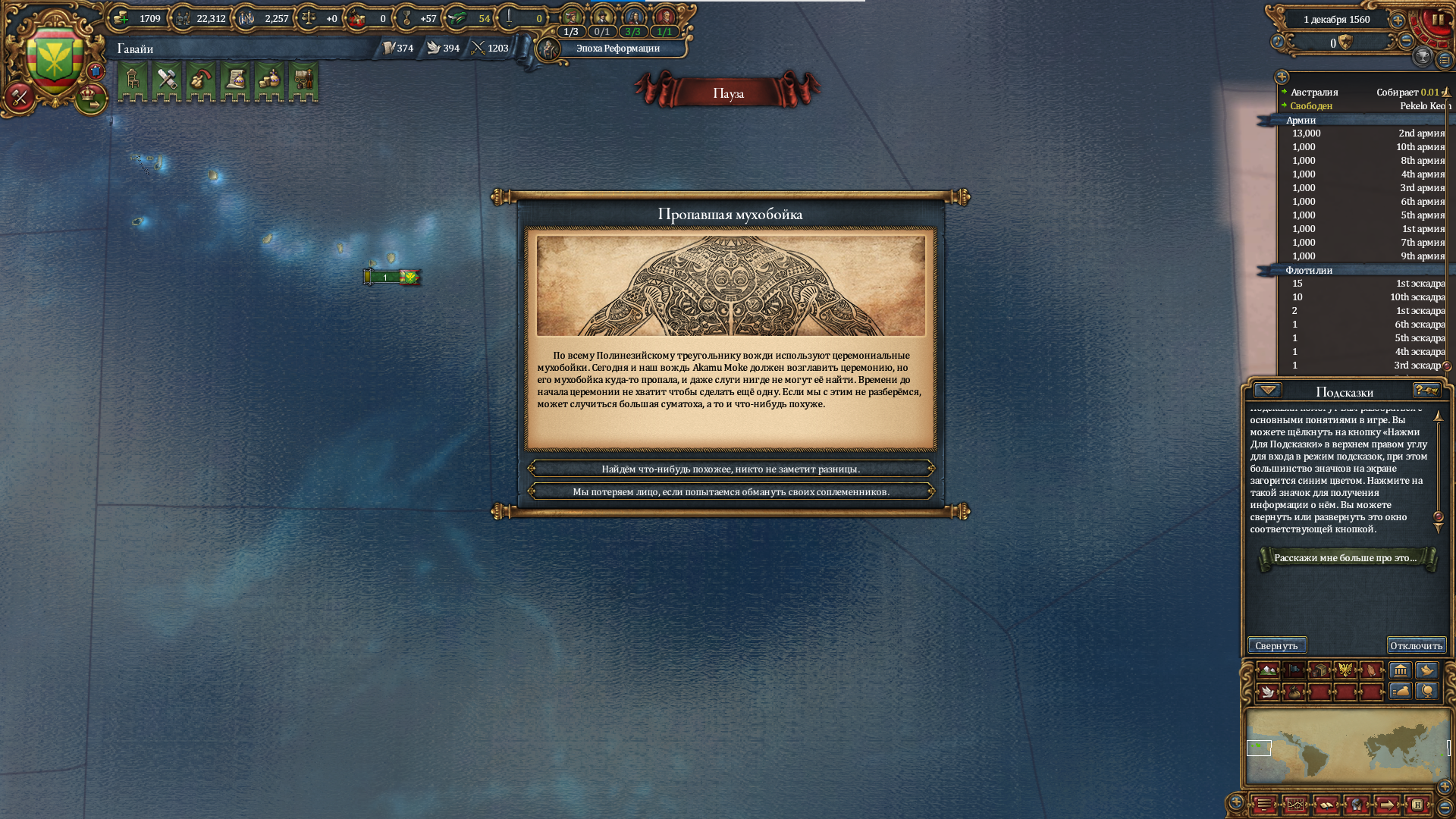Increase game speed with plus button
1456x819 pixels.
1398,20
